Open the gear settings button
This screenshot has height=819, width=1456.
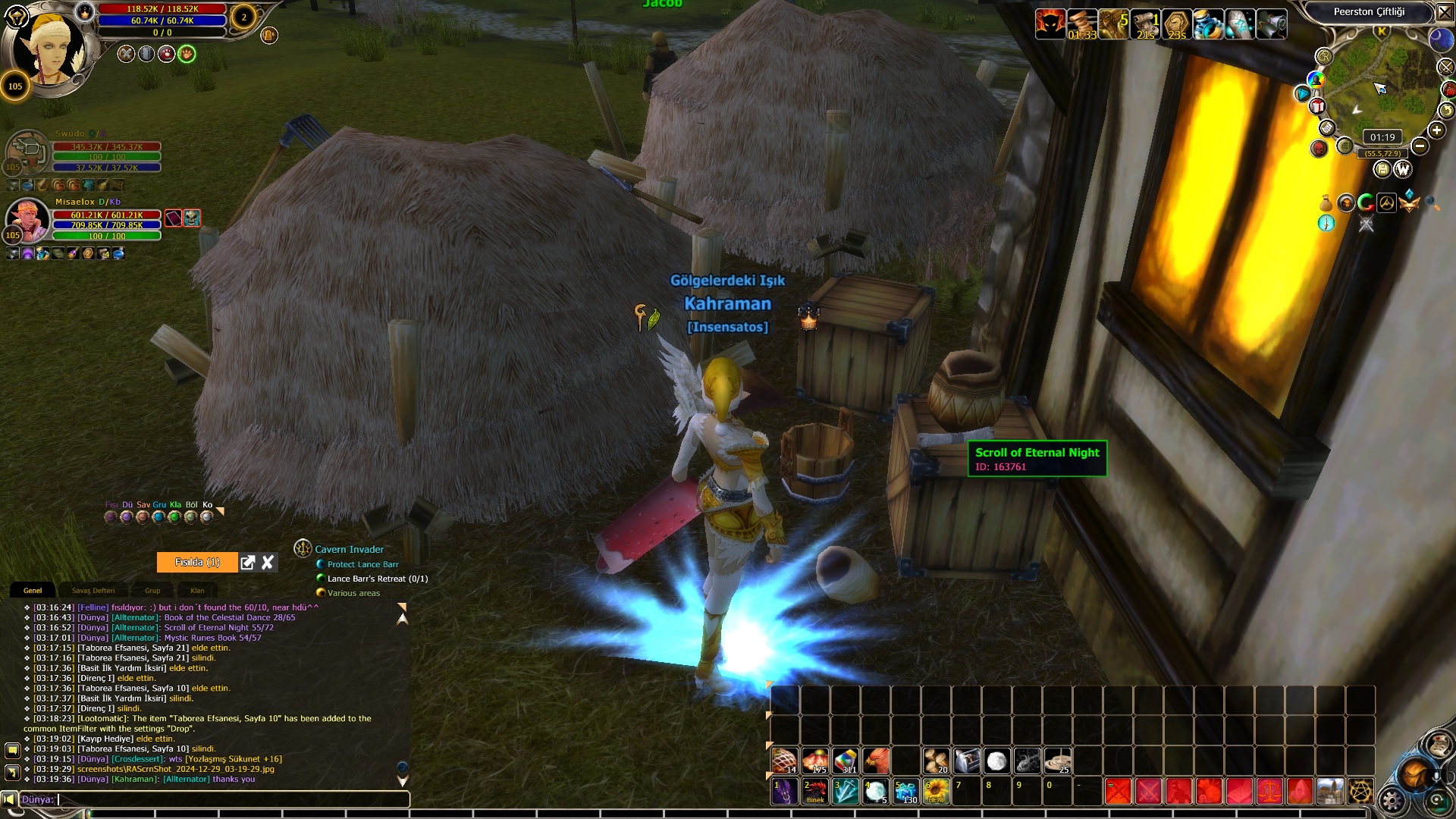pos(1392,800)
